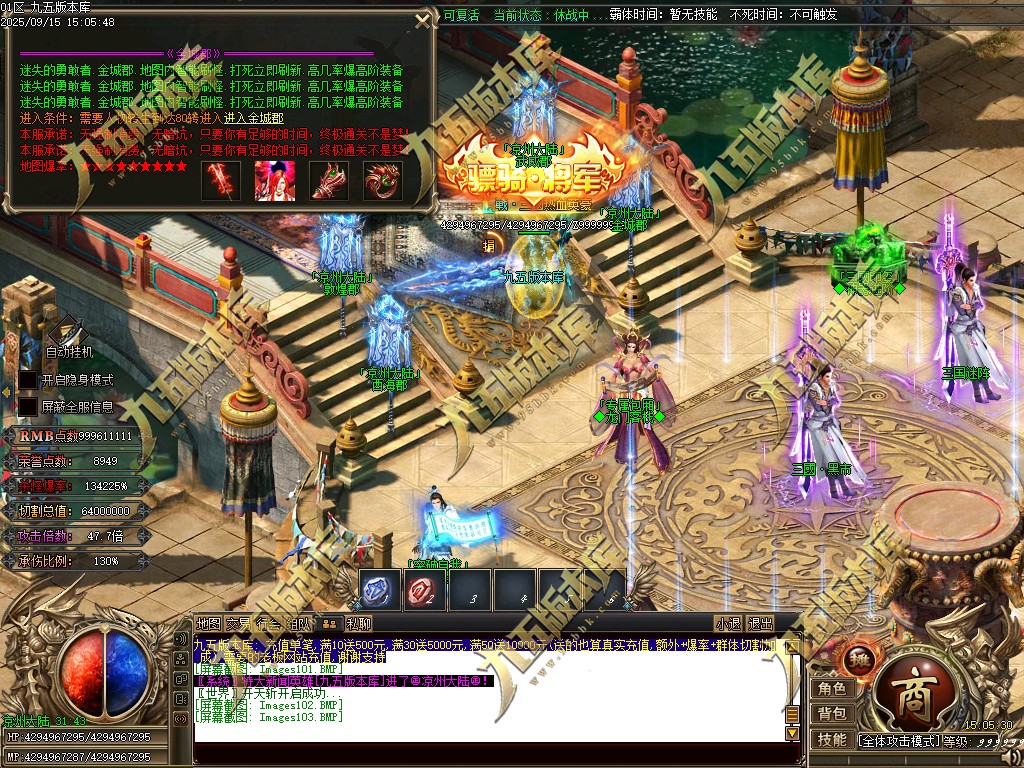This screenshot has width=1024, height=768.
Task: Open the 角色 character panel
Action: (x=832, y=688)
